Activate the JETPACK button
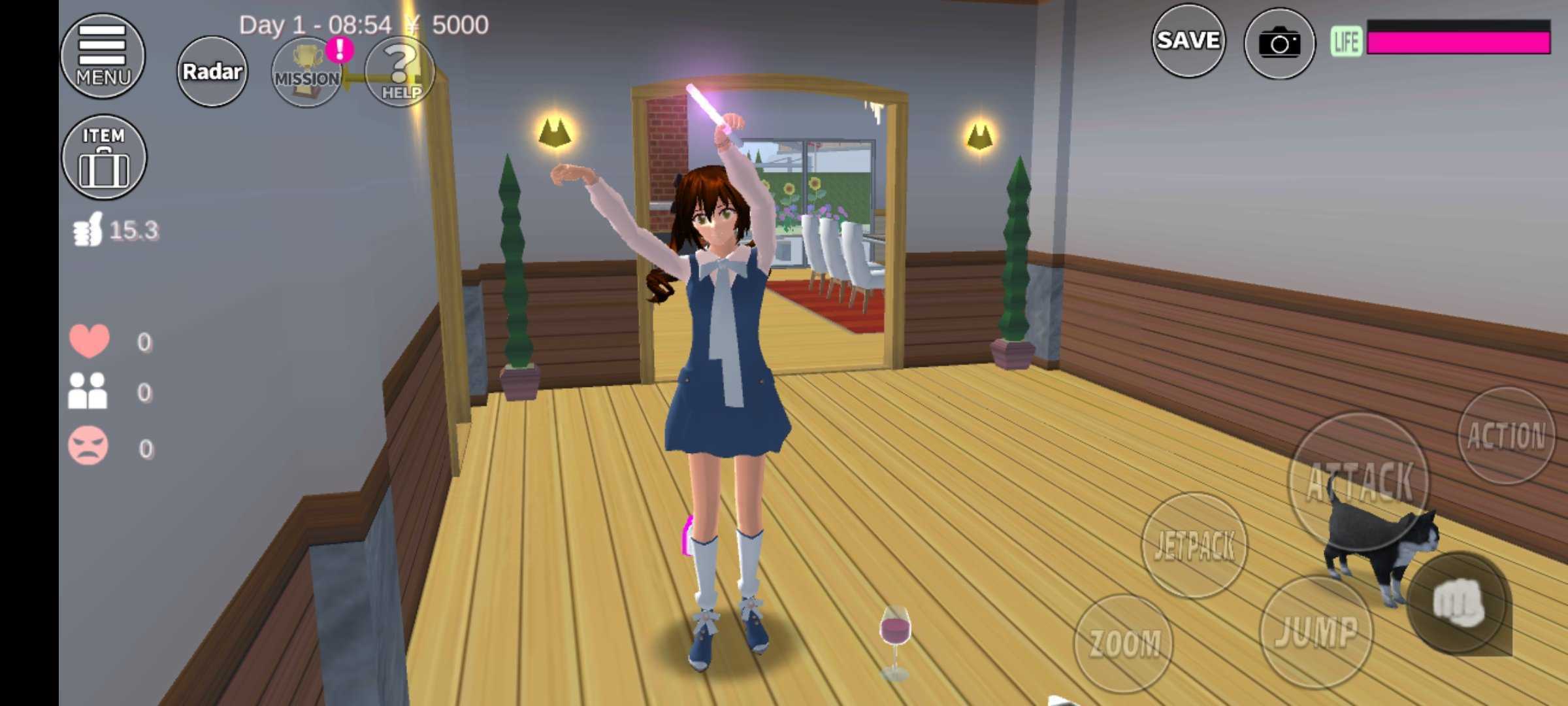Screen dimensions: 1568x706 [x=1194, y=545]
